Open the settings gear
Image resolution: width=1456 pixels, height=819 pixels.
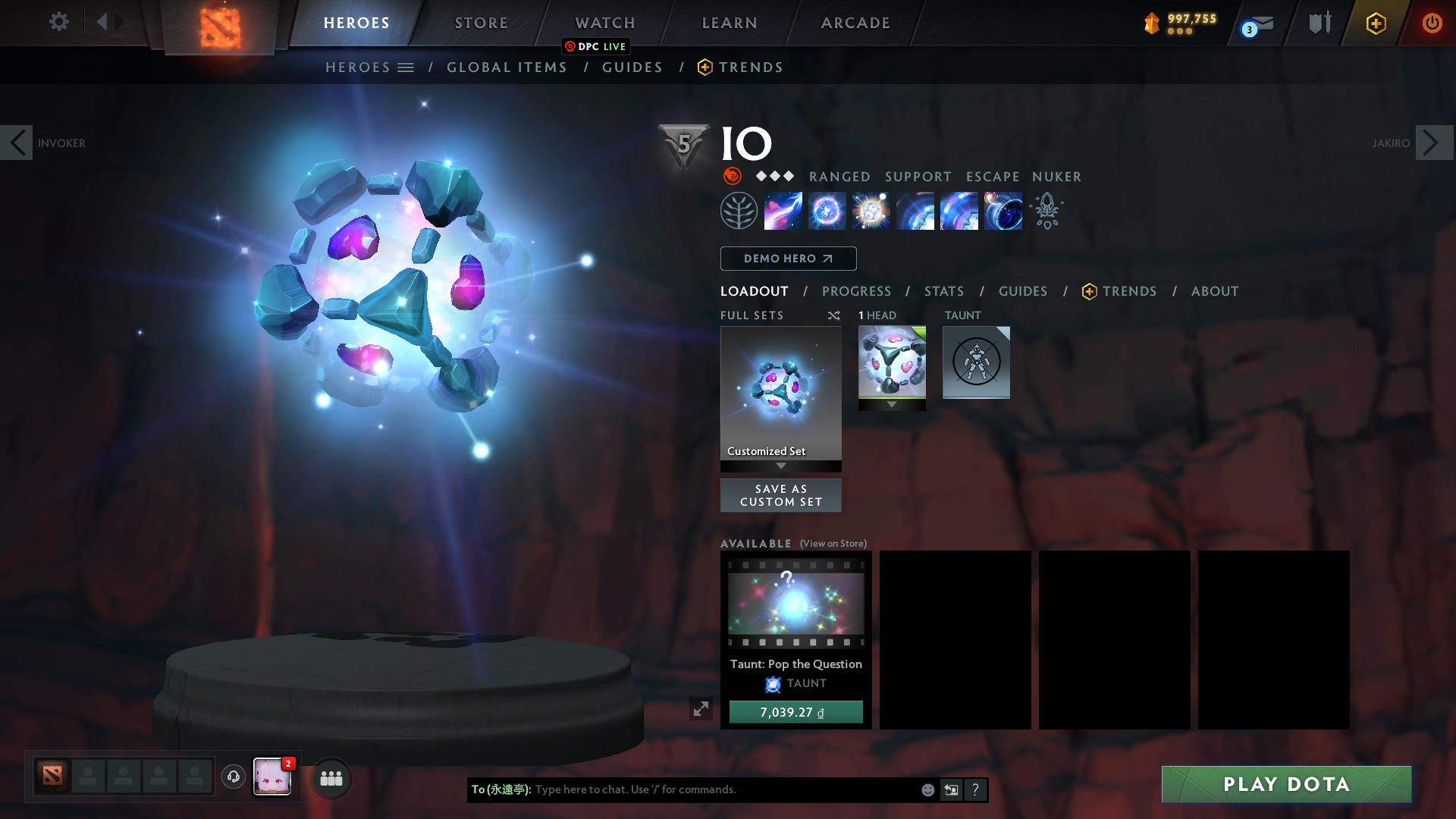pos(58,22)
